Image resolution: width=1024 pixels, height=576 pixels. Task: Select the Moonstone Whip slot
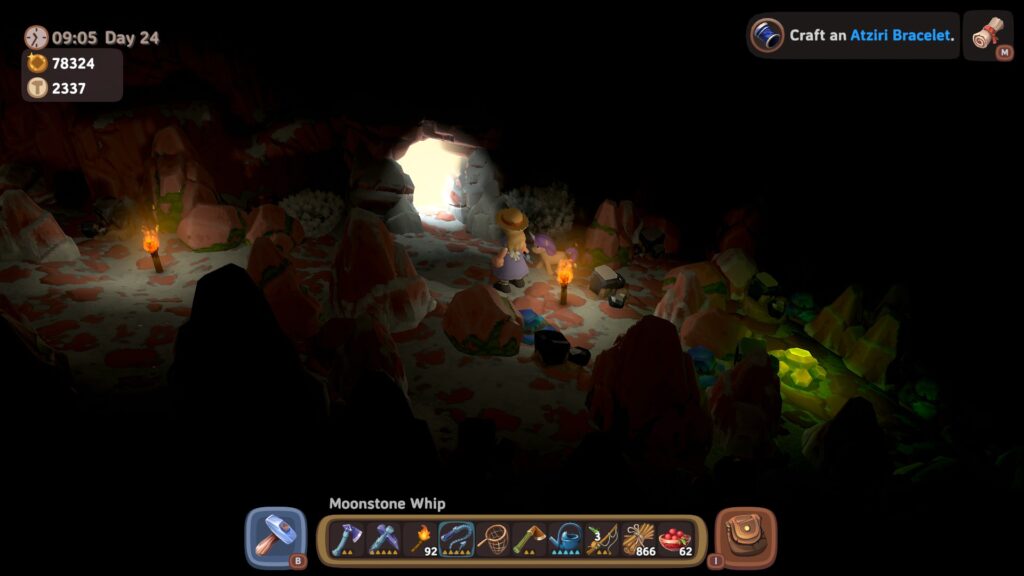pyautogui.click(x=456, y=539)
